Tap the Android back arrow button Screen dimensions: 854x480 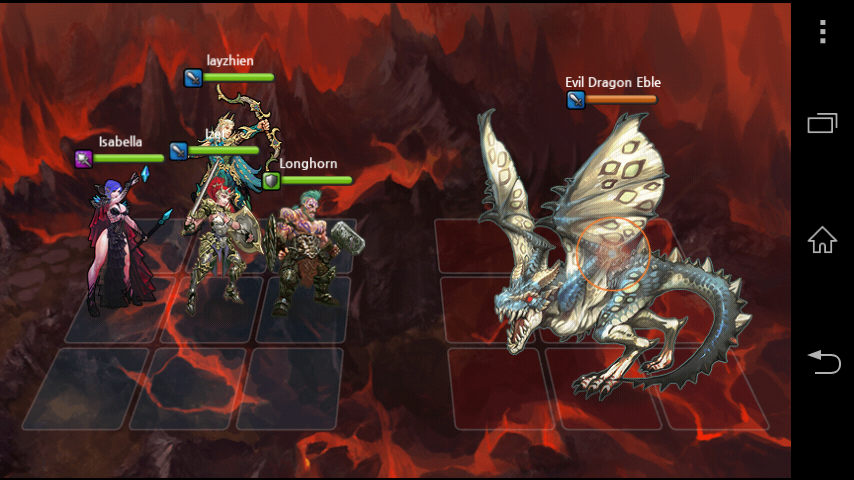pyautogui.click(x=822, y=361)
